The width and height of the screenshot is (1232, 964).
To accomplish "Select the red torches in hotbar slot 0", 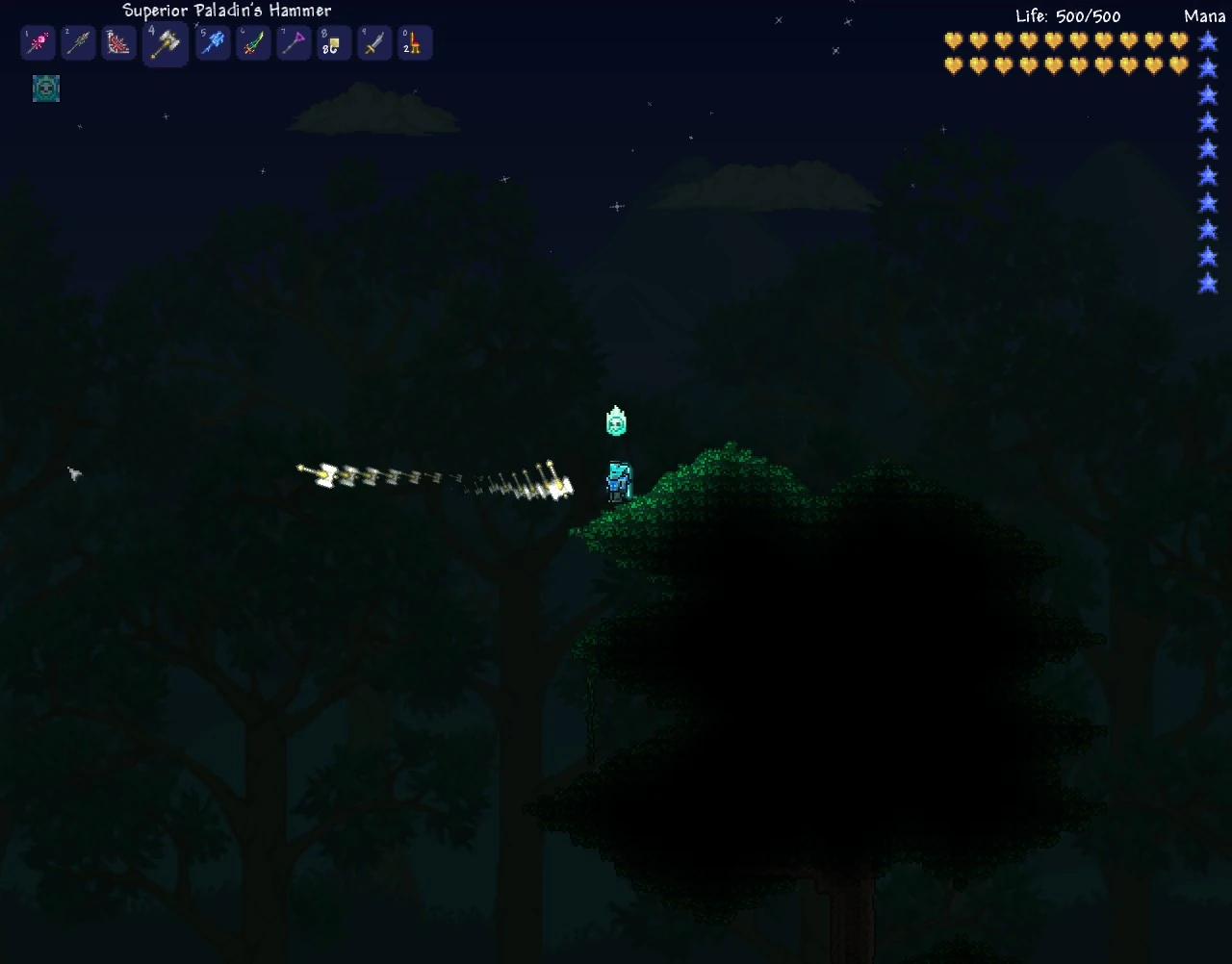I will 415,42.
